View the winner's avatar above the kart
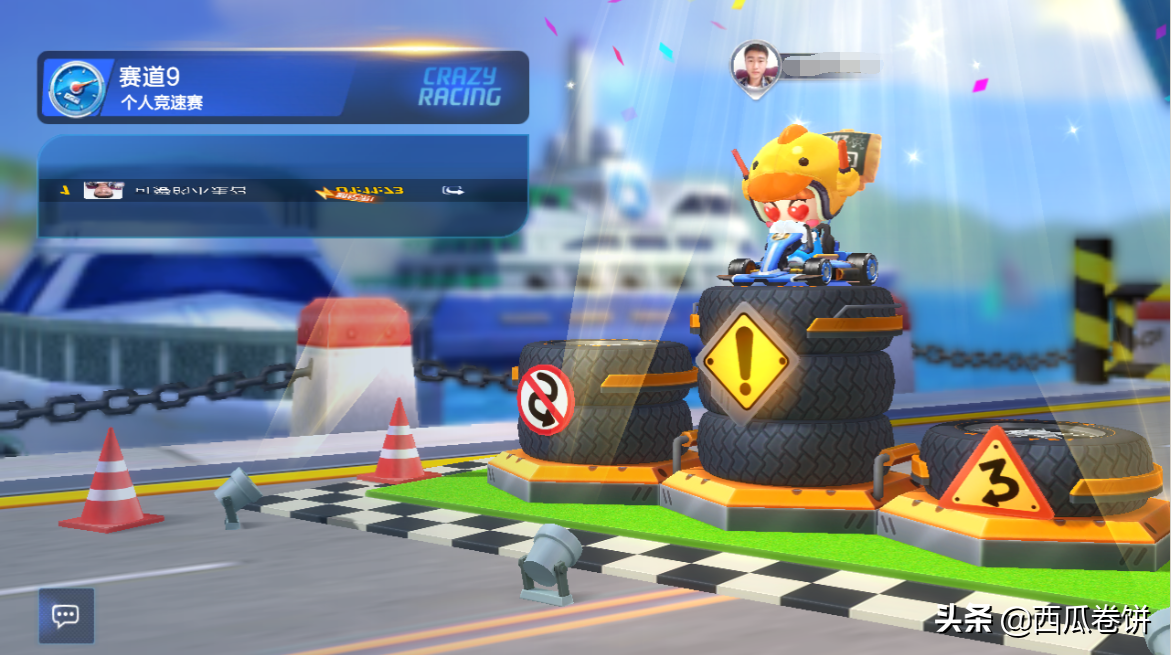This screenshot has height=655, width=1171. pyautogui.click(x=754, y=66)
